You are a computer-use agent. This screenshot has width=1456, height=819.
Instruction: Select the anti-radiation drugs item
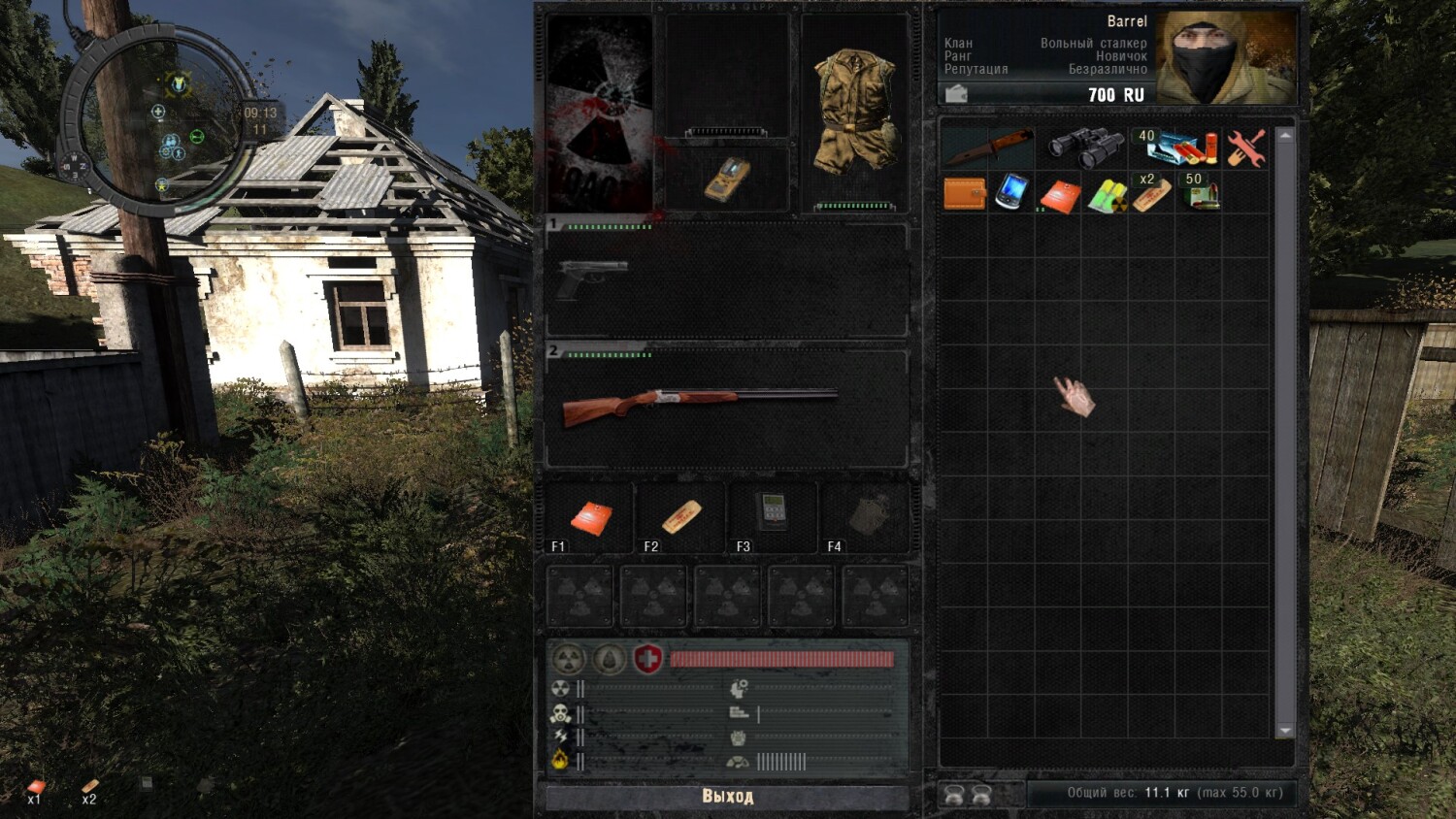click(x=1107, y=195)
